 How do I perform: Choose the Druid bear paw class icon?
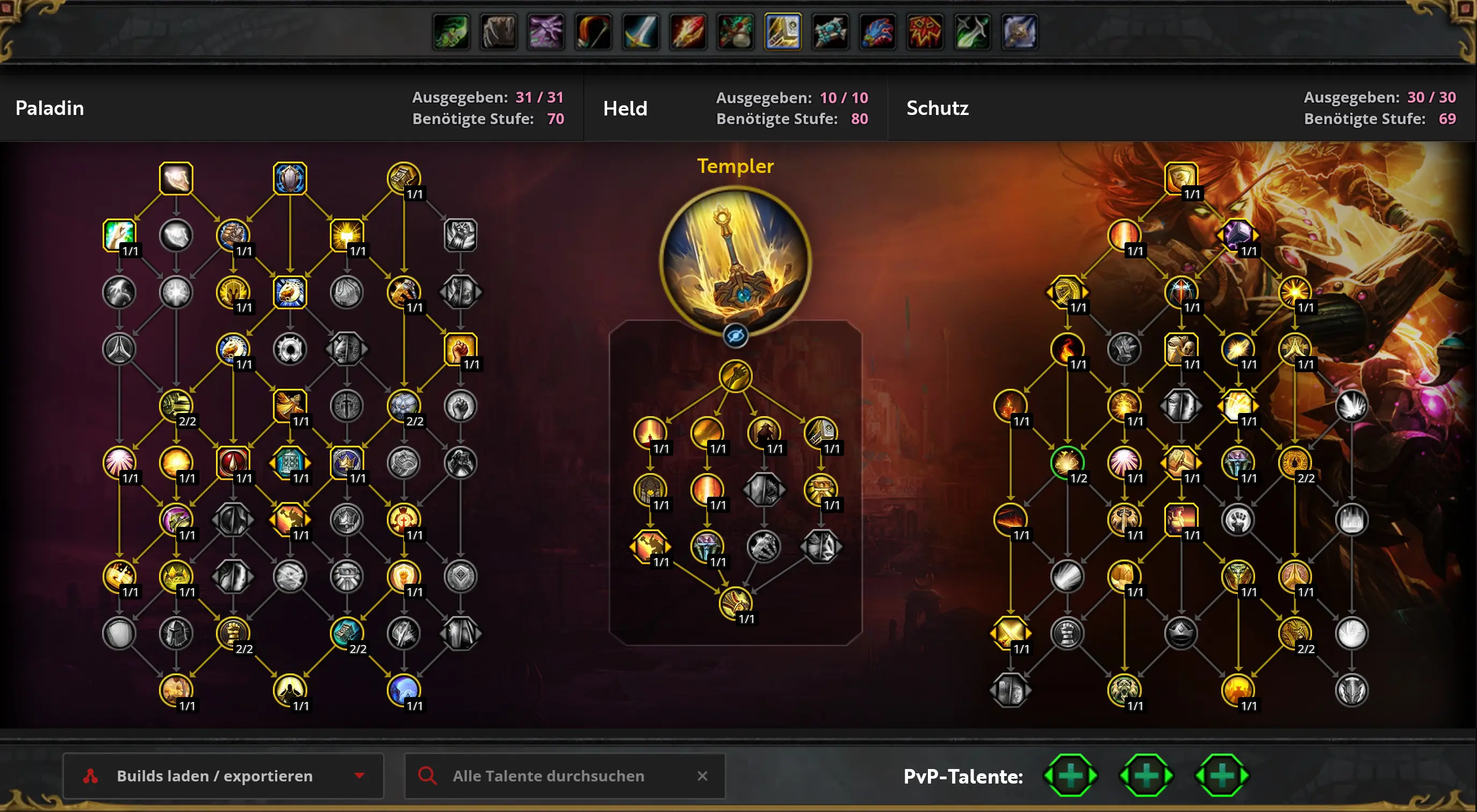499,32
